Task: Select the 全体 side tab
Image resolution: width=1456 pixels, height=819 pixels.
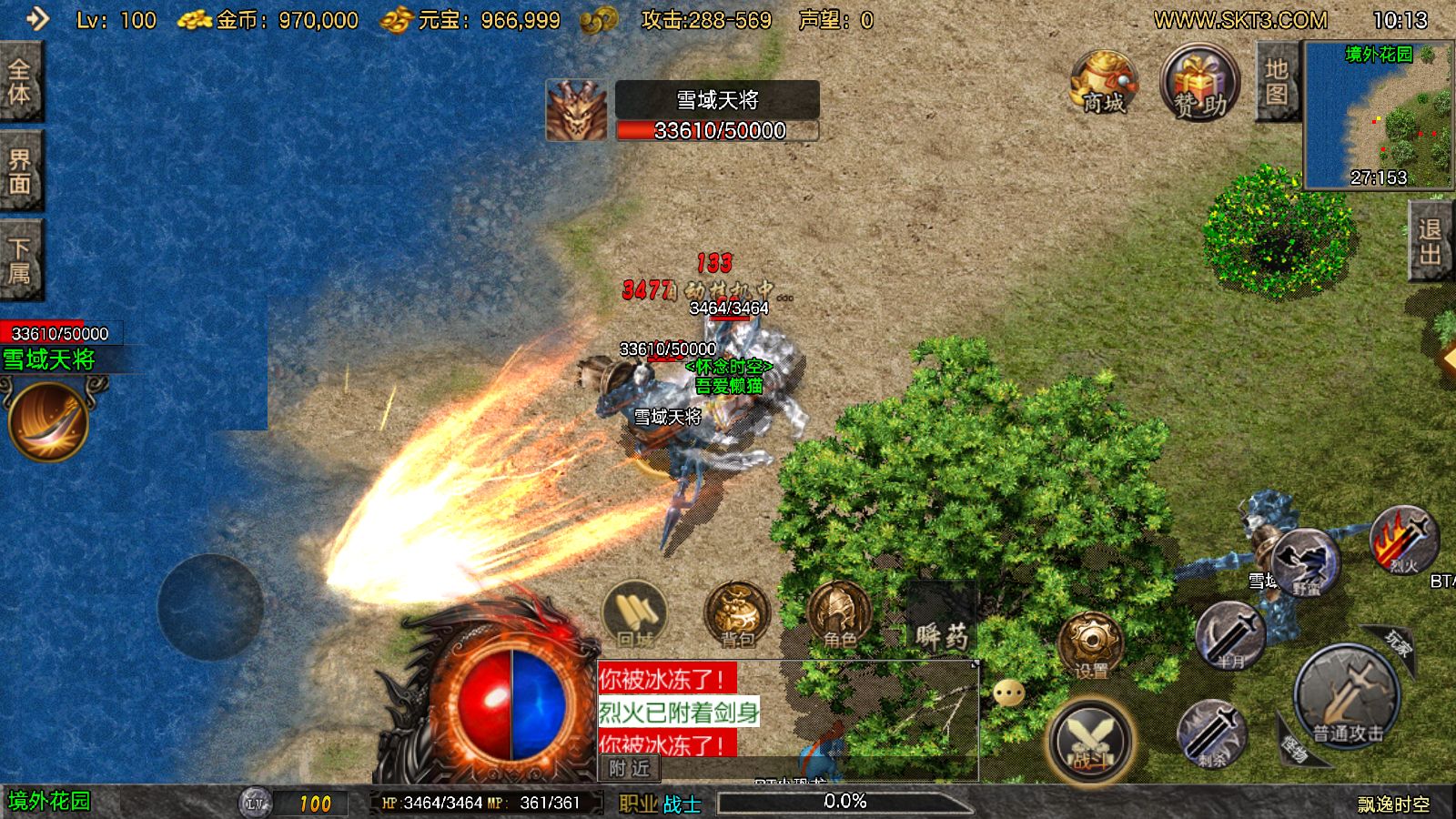Action: (20, 82)
